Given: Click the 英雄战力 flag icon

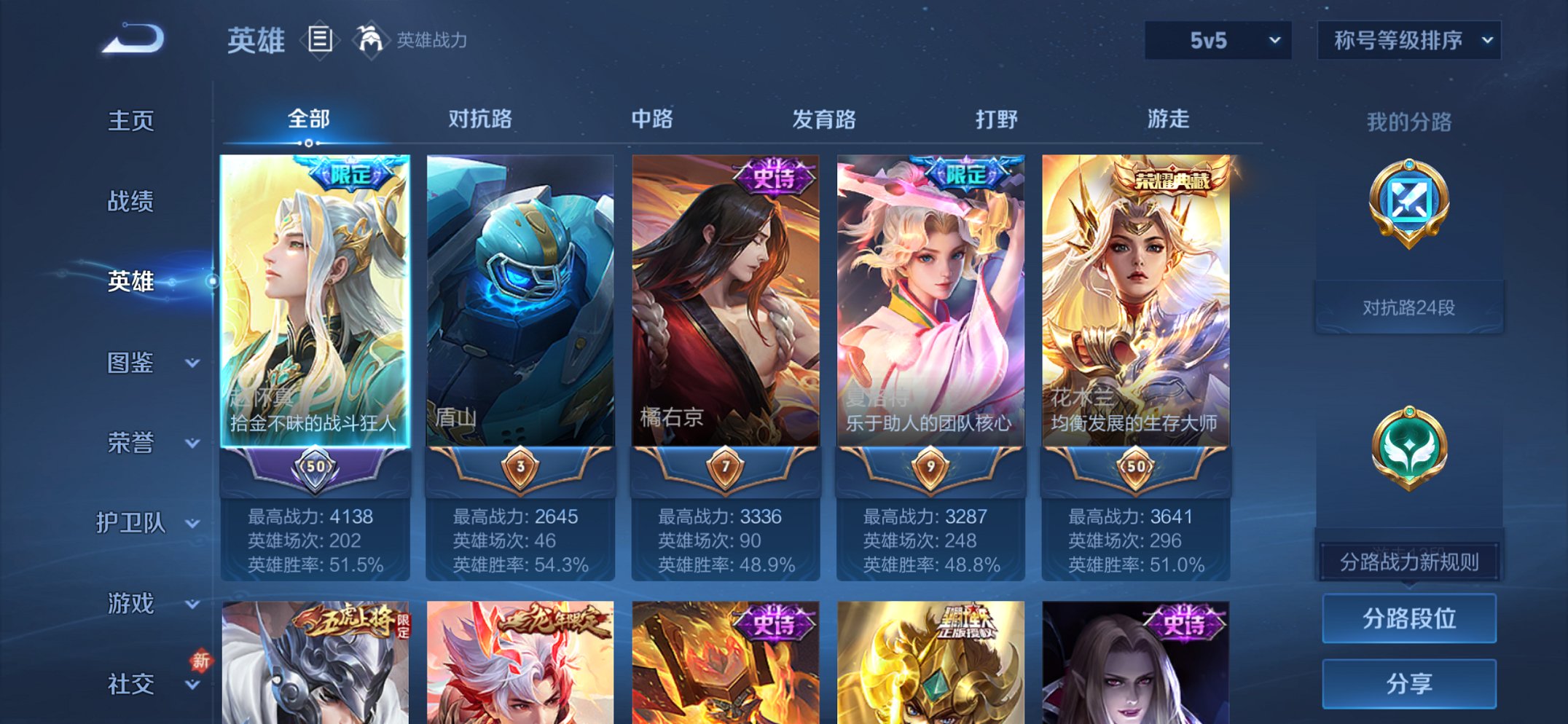Looking at the screenshot, I should coord(370,40).
